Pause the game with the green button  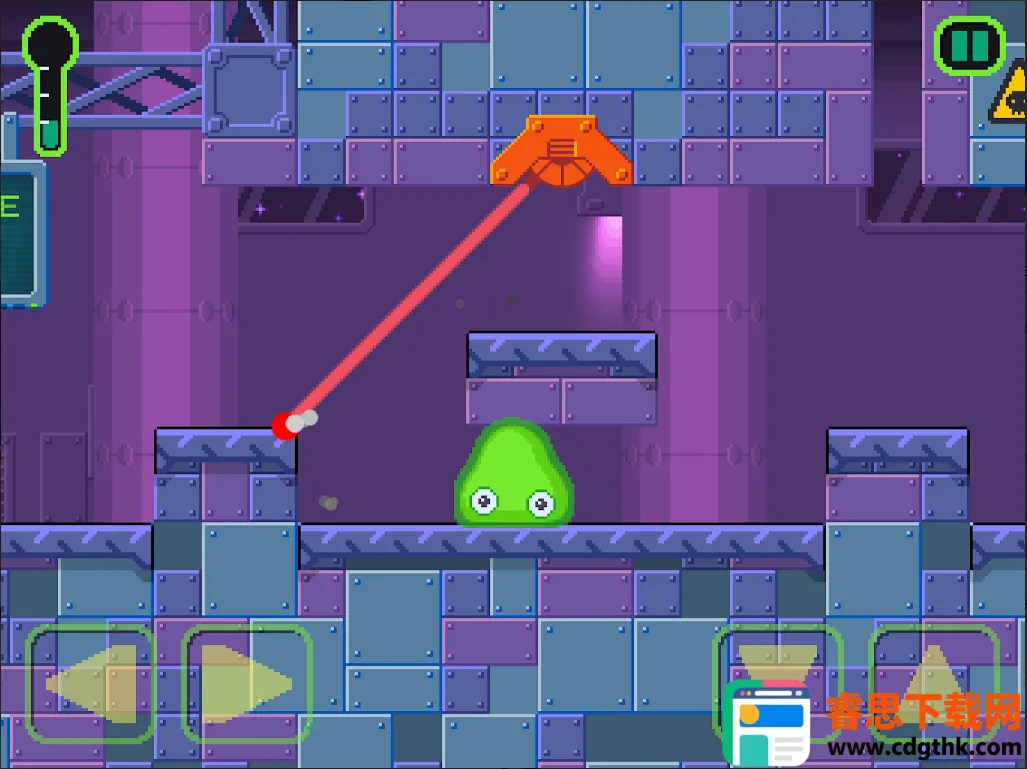pyautogui.click(x=968, y=45)
